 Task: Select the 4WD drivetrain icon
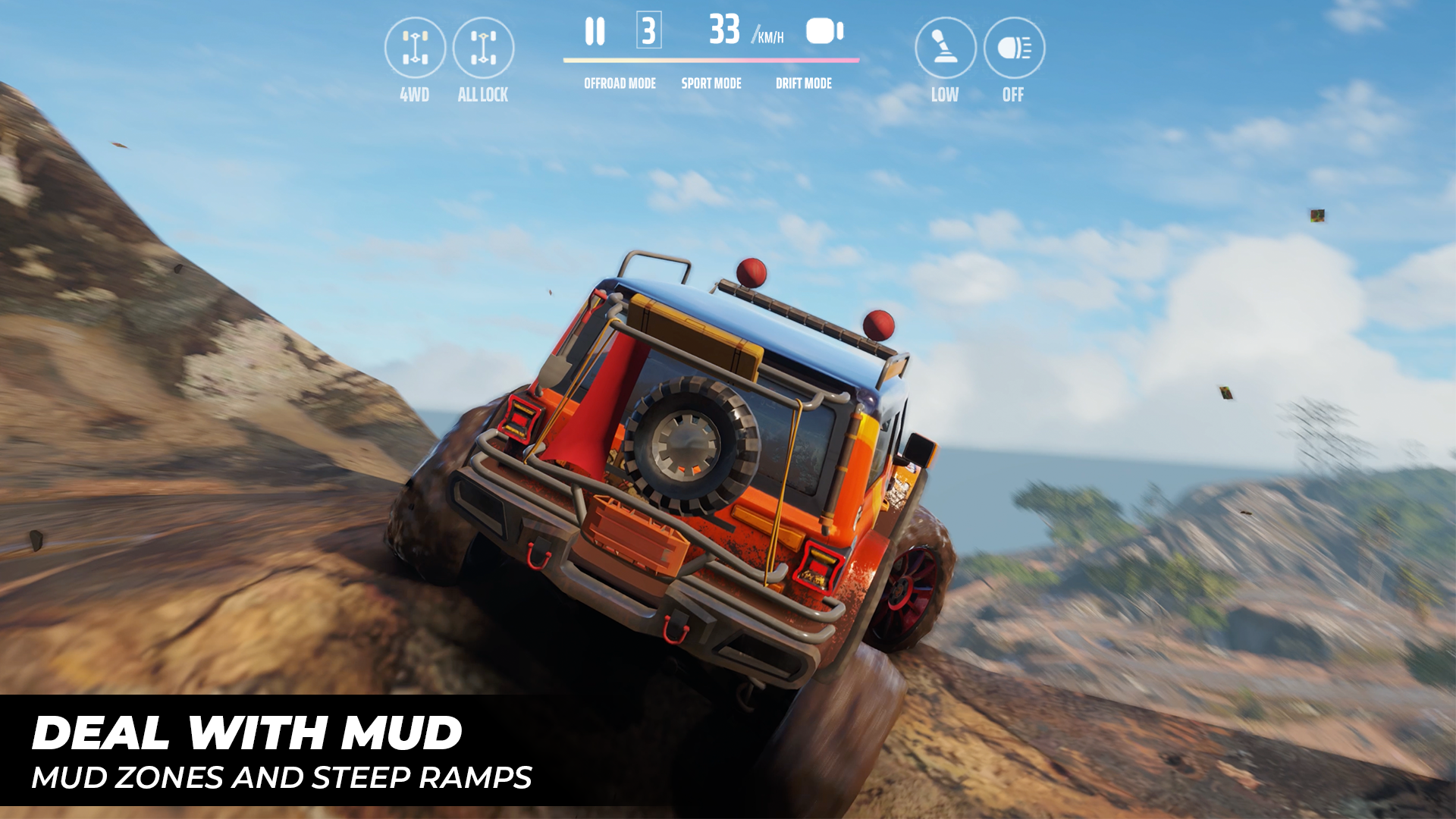(414, 48)
